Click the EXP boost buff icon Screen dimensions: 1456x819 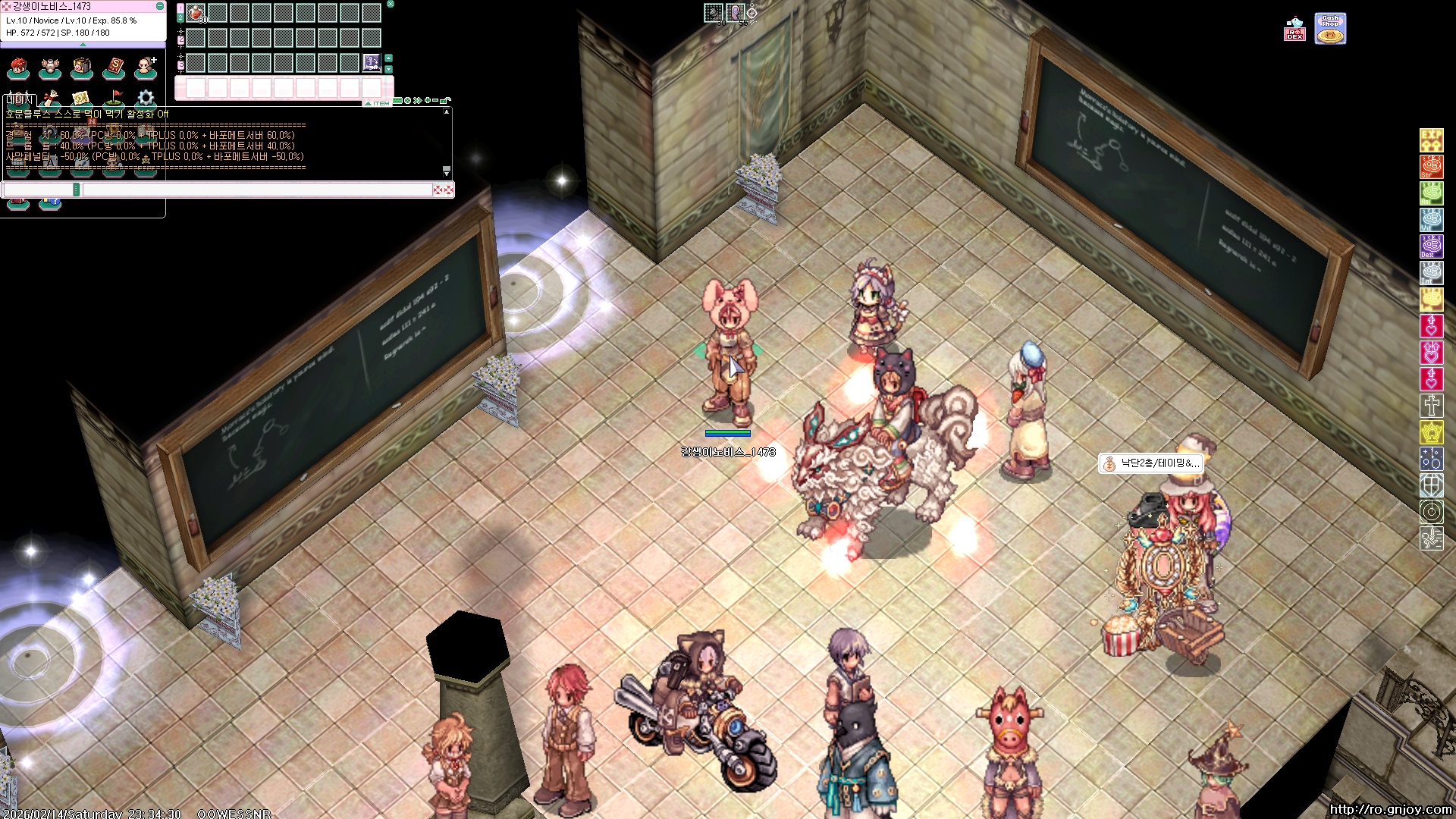[x=1431, y=140]
